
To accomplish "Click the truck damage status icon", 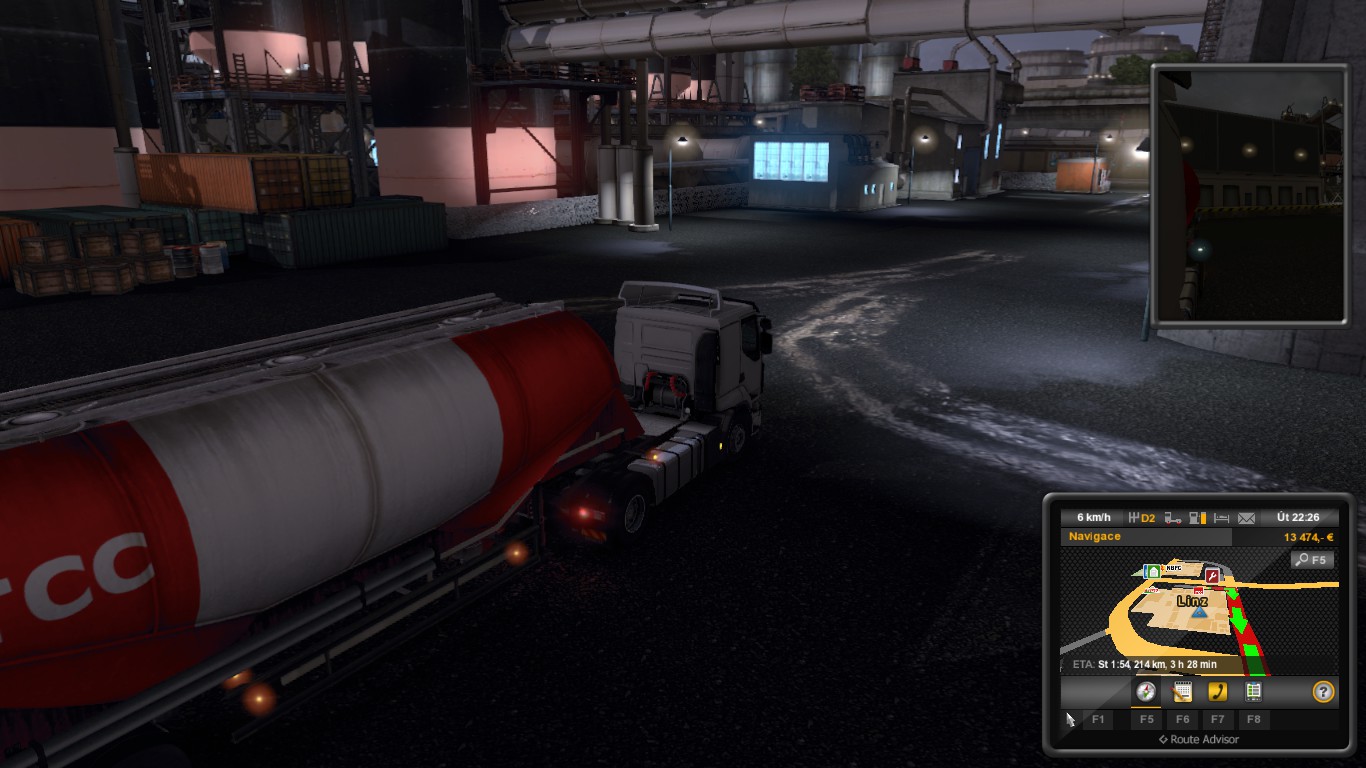I will pyautogui.click(x=1172, y=517).
